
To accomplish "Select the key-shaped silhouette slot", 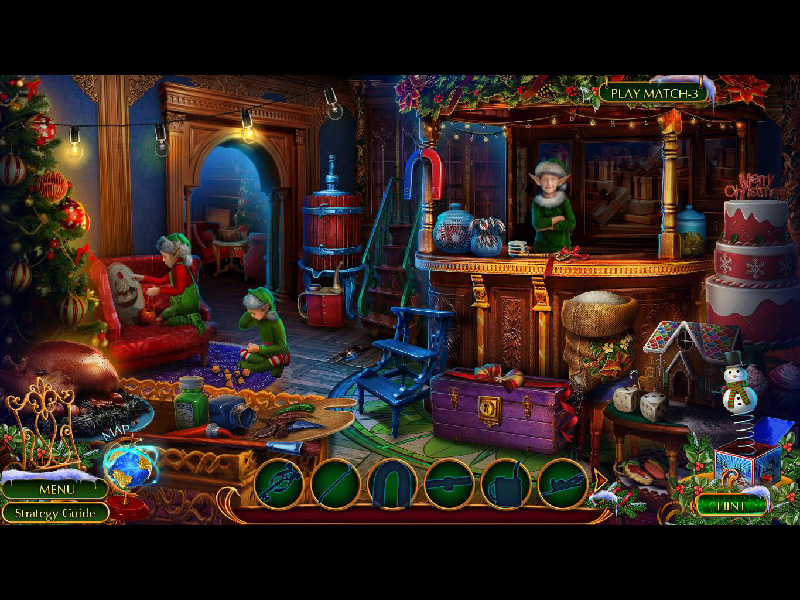I will pyautogui.click(x=278, y=484).
